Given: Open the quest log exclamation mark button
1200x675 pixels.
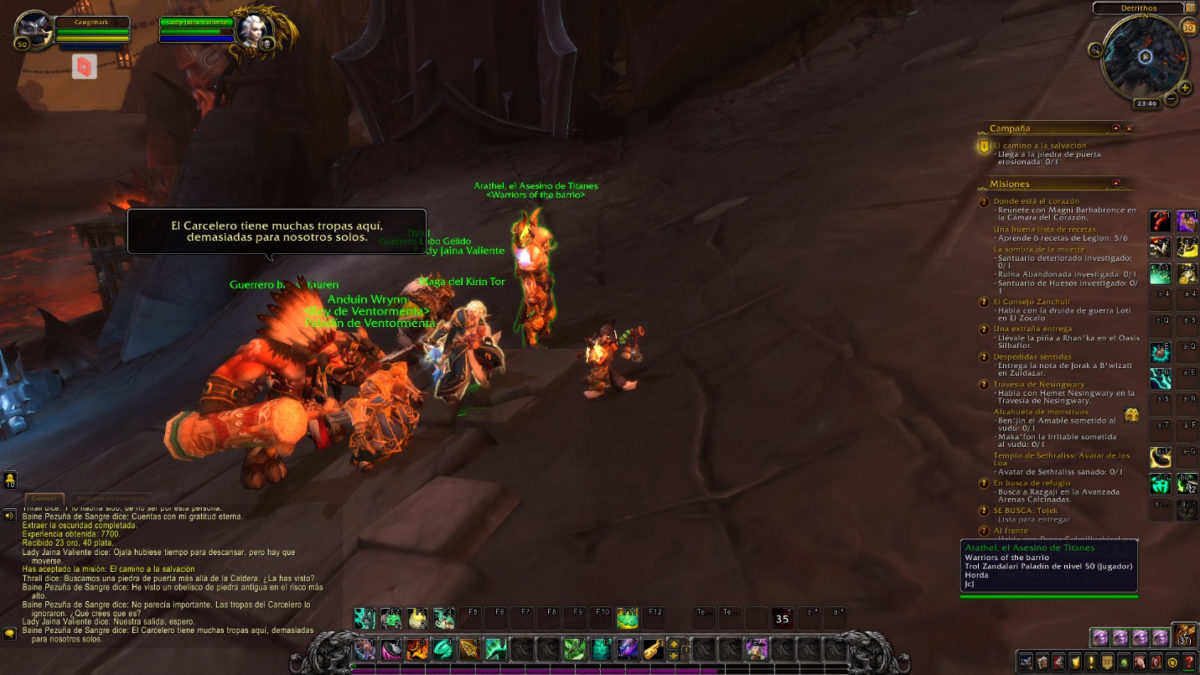Looking at the screenshot, I should (x=1092, y=662).
